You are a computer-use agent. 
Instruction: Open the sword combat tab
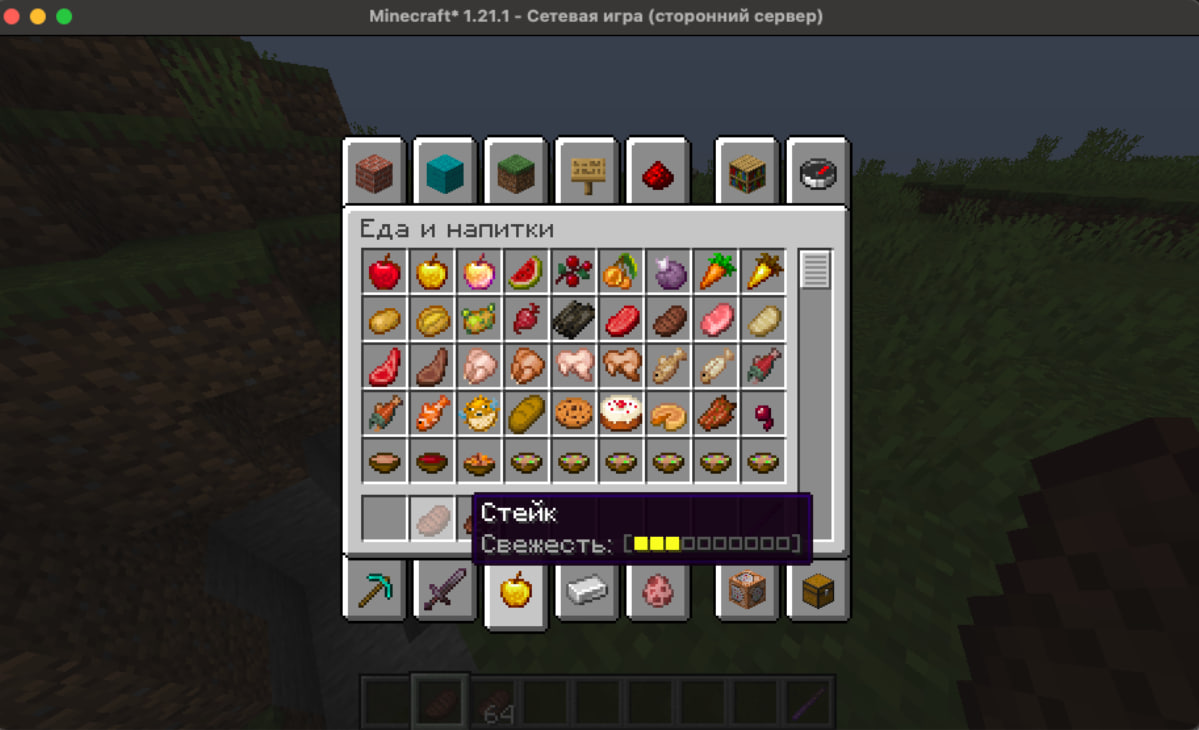pos(445,589)
